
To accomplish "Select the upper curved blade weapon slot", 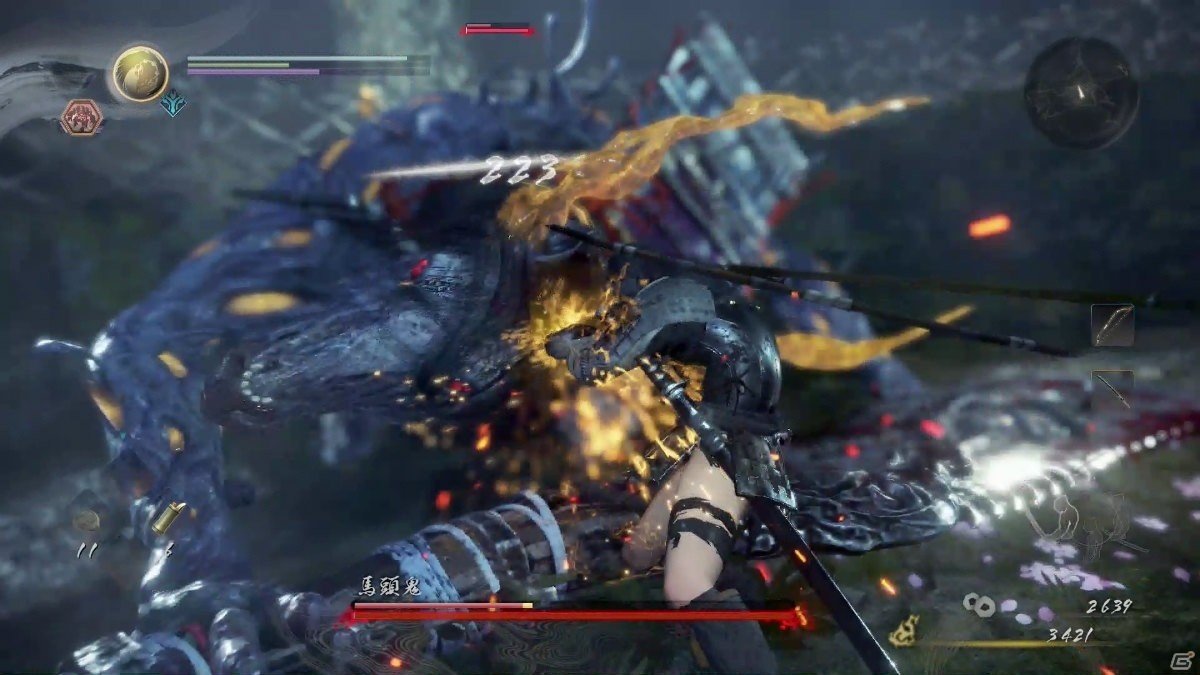I will tap(1112, 325).
